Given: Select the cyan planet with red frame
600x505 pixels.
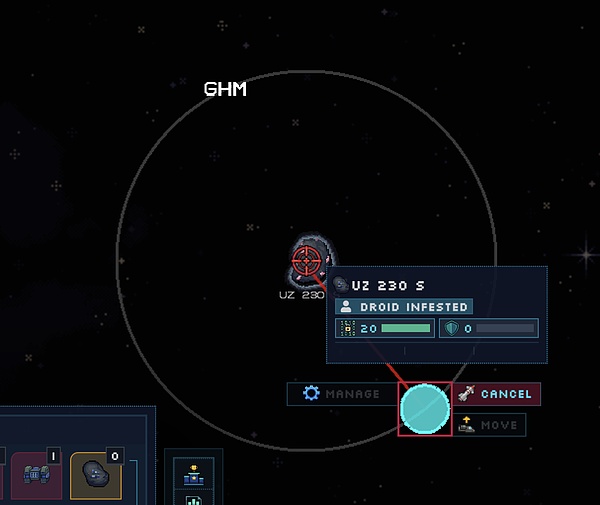Looking at the screenshot, I should click(425, 408).
